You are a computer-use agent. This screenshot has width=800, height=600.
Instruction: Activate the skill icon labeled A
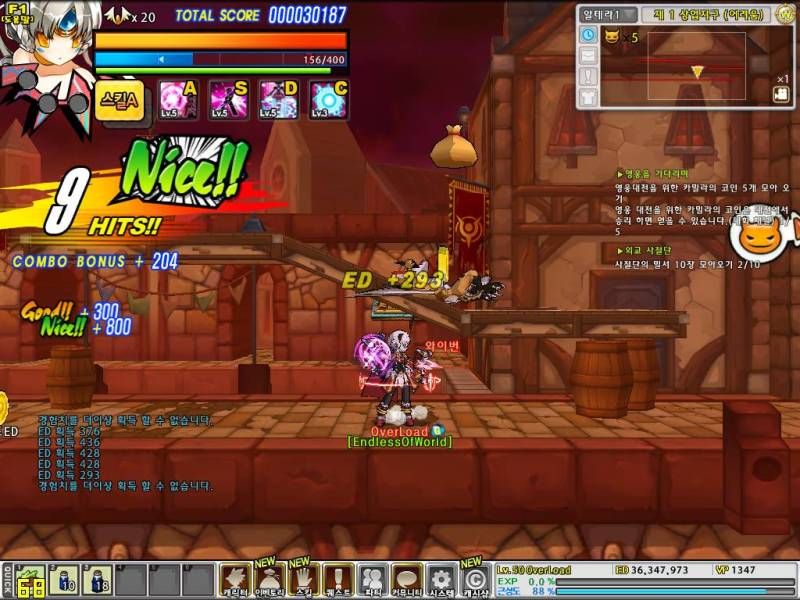click(x=174, y=100)
